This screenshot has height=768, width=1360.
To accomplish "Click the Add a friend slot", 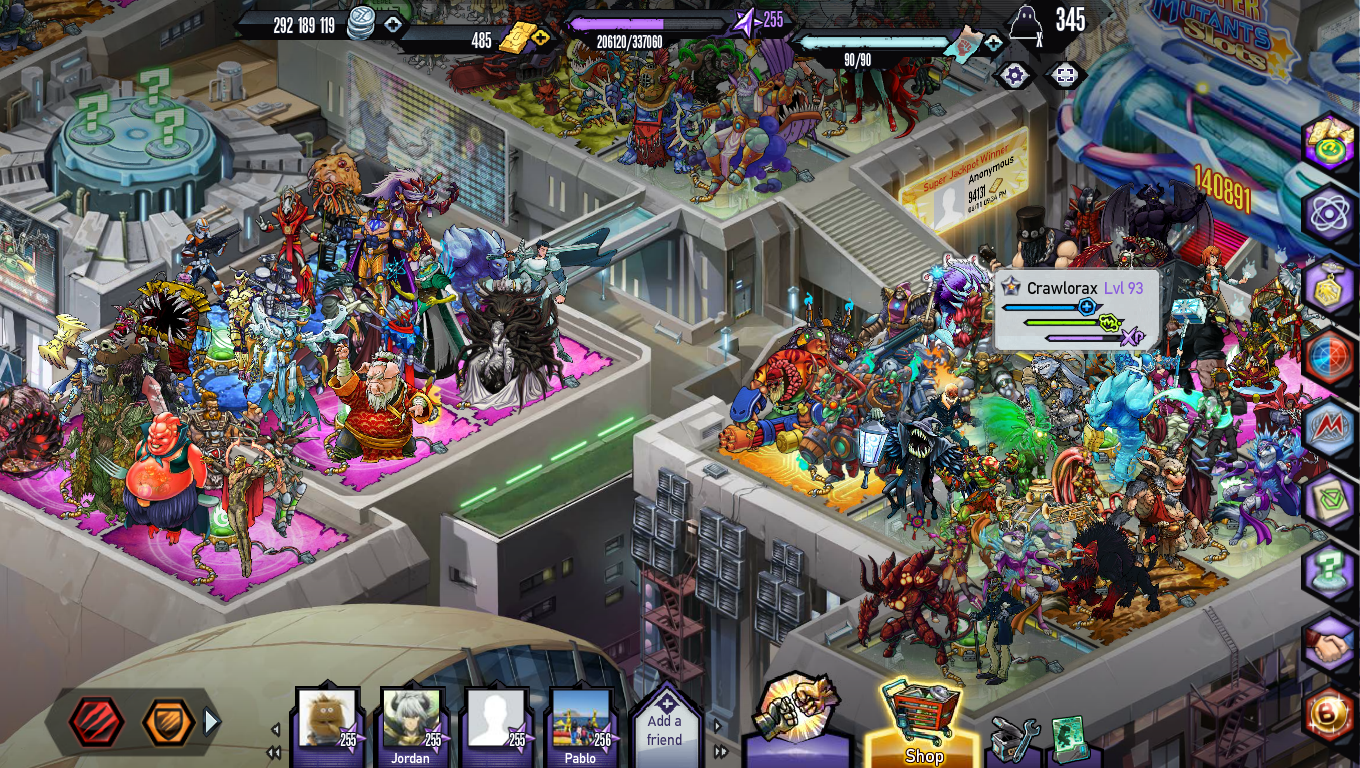I will pyautogui.click(x=665, y=728).
